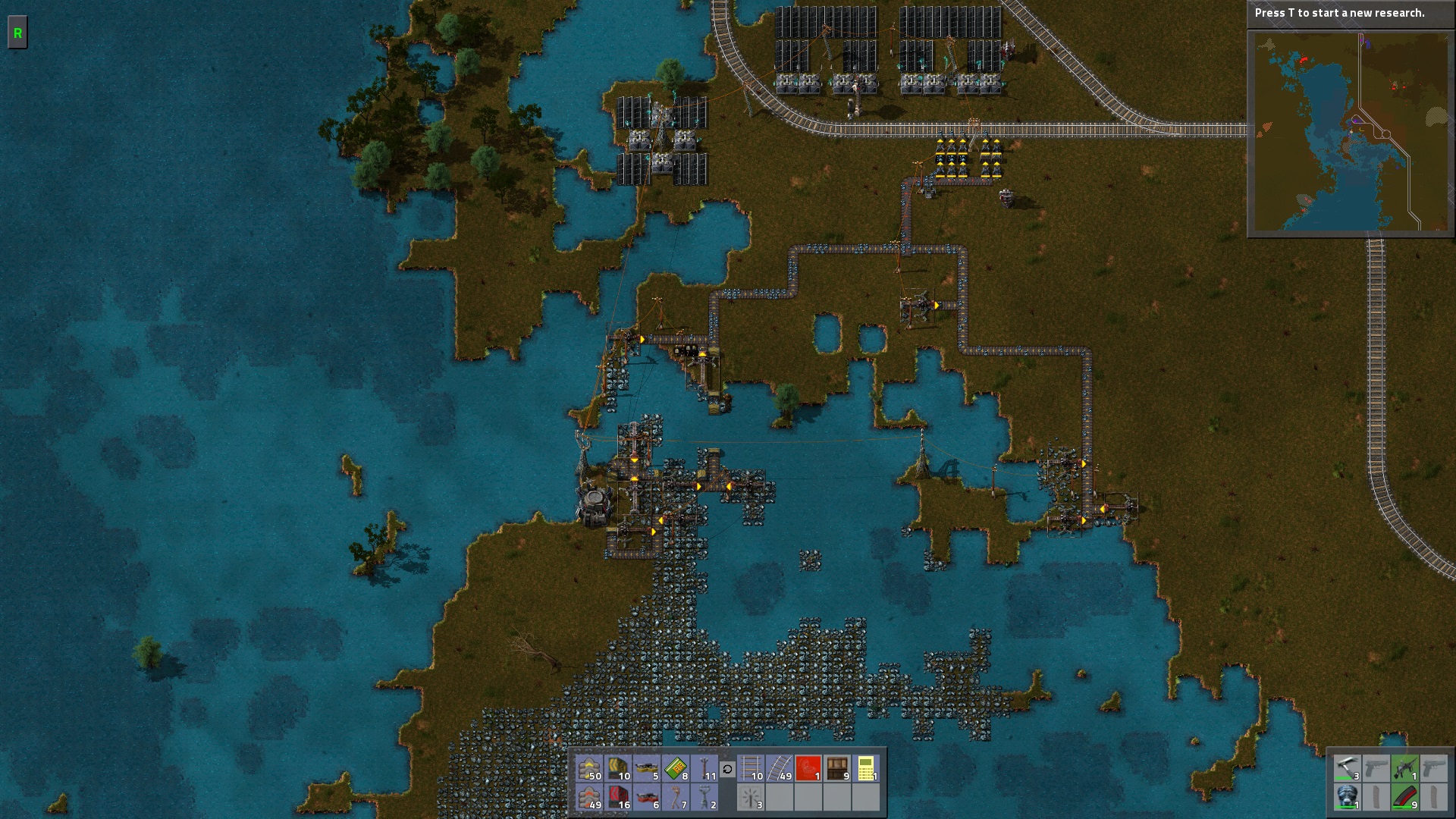Select the straight rail stack
This screenshot has height=819, width=1456.
(751, 769)
